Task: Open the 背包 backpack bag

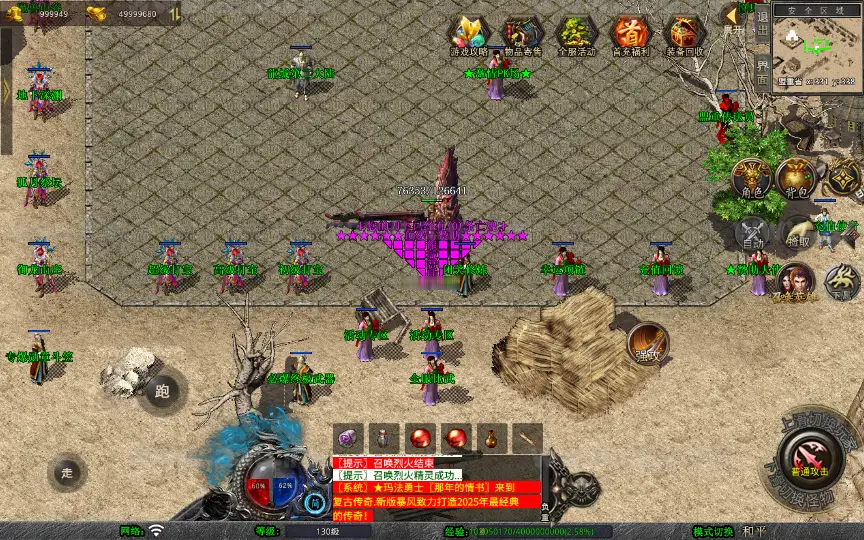Action: coord(796,177)
